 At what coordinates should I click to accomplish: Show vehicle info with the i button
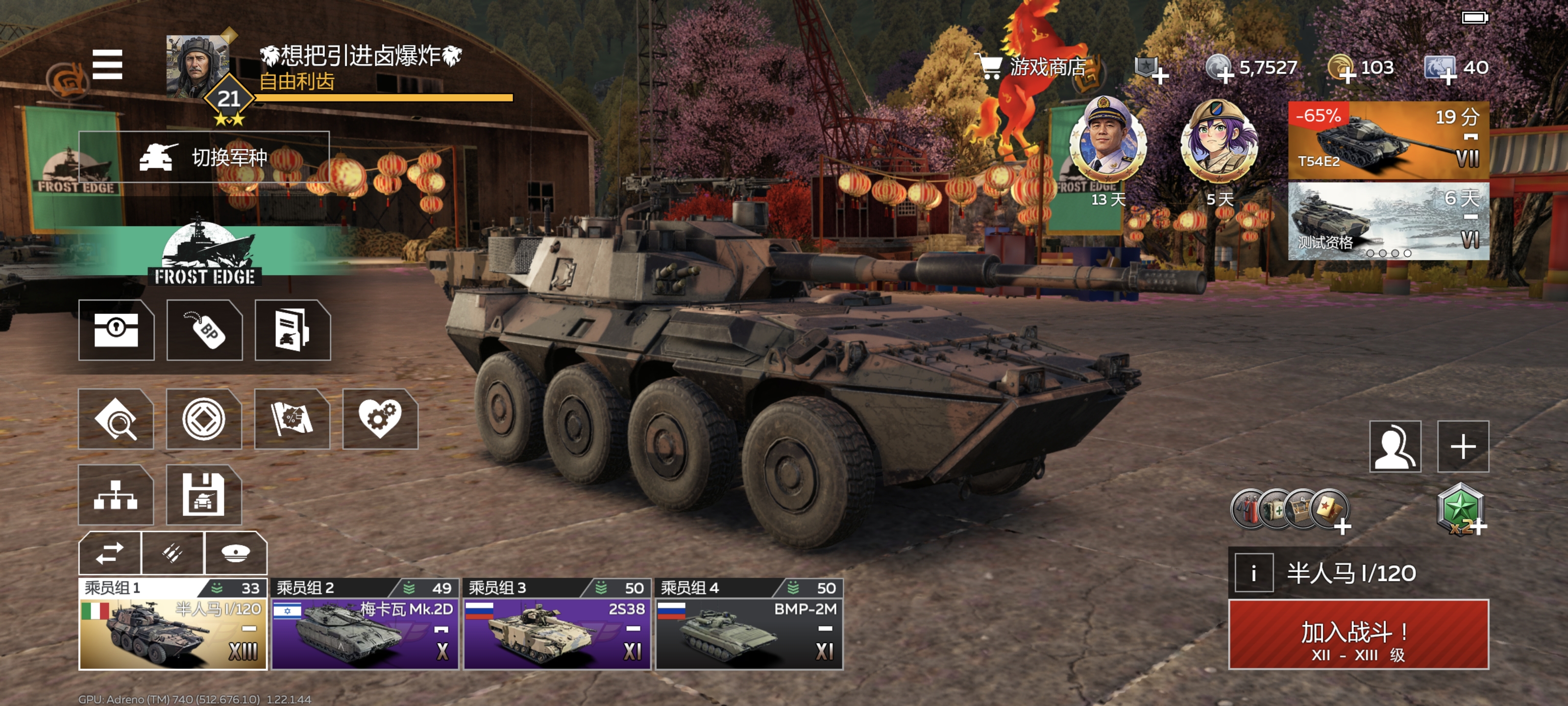click(x=1253, y=573)
